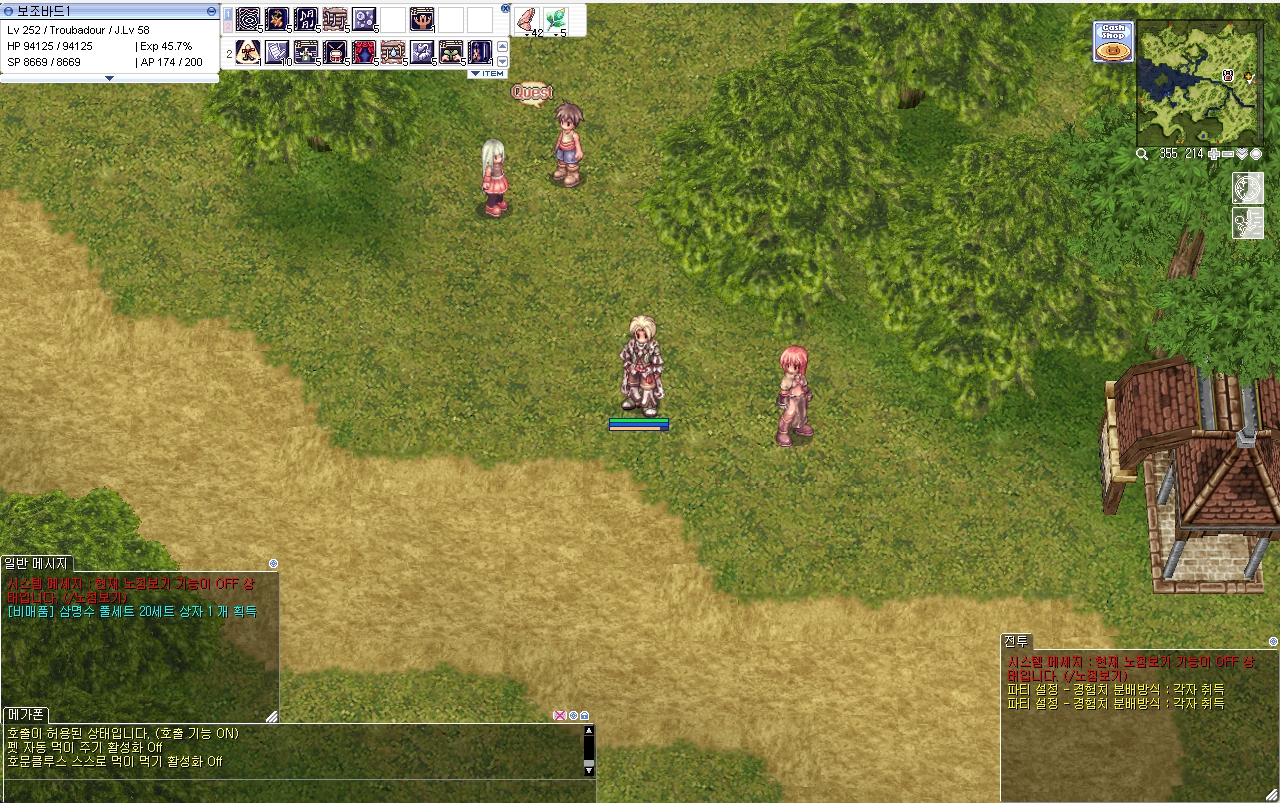Click the minimap magnifying glass search icon
Viewport: 1280px width, 803px height.
point(1142,154)
